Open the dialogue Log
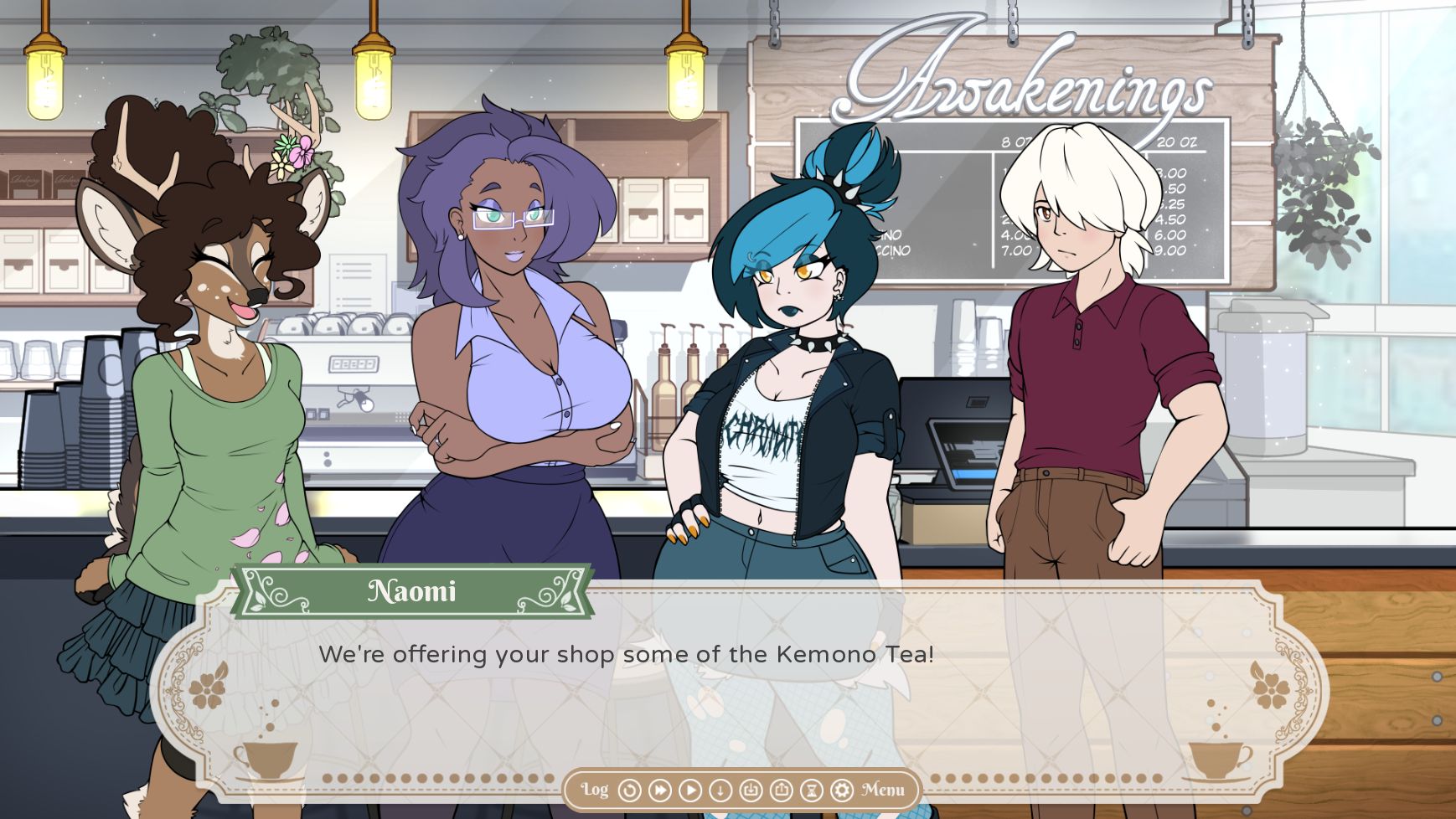The image size is (1456, 819). tap(595, 790)
